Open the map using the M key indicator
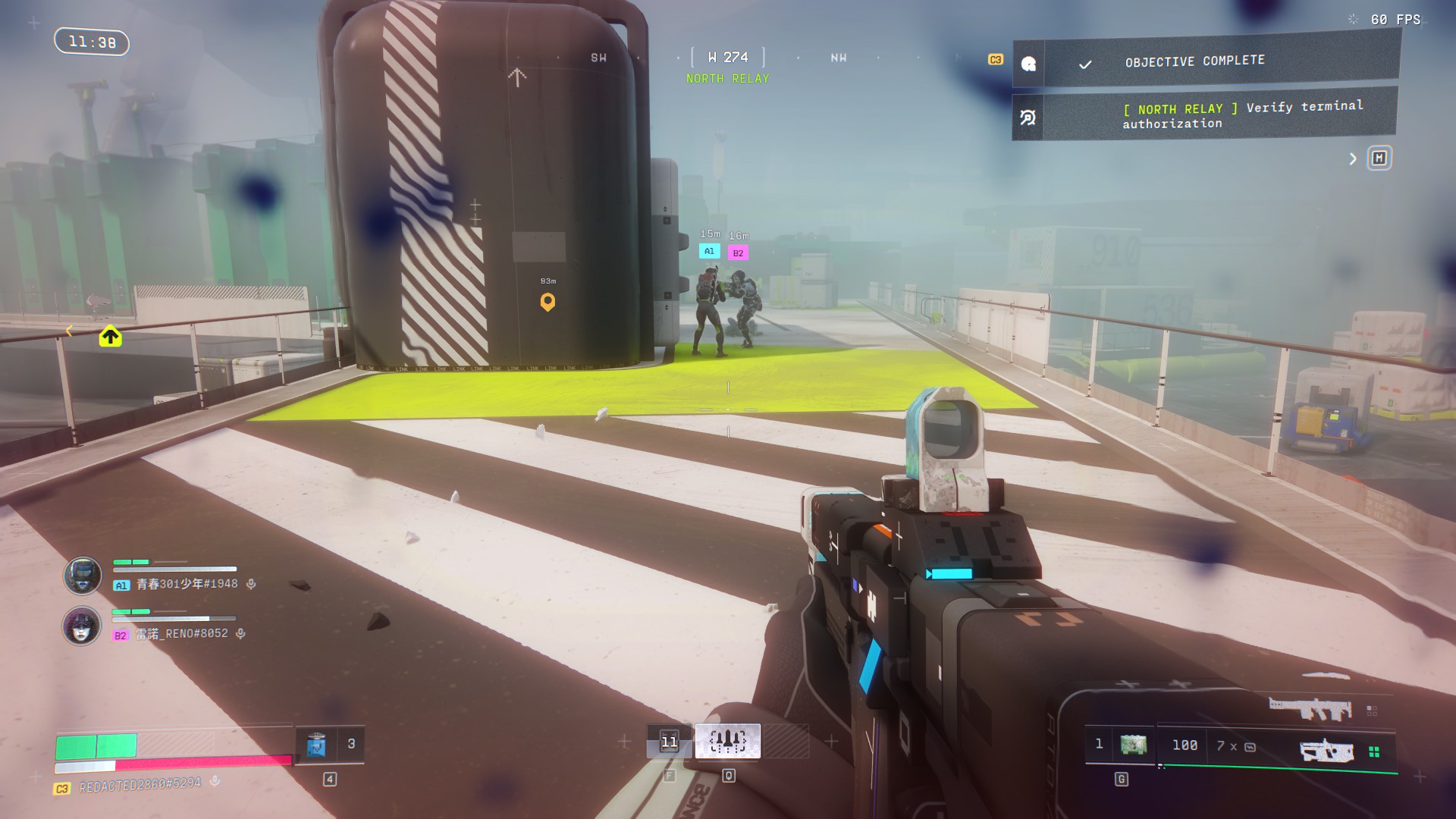1456x819 pixels. [x=1379, y=158]
